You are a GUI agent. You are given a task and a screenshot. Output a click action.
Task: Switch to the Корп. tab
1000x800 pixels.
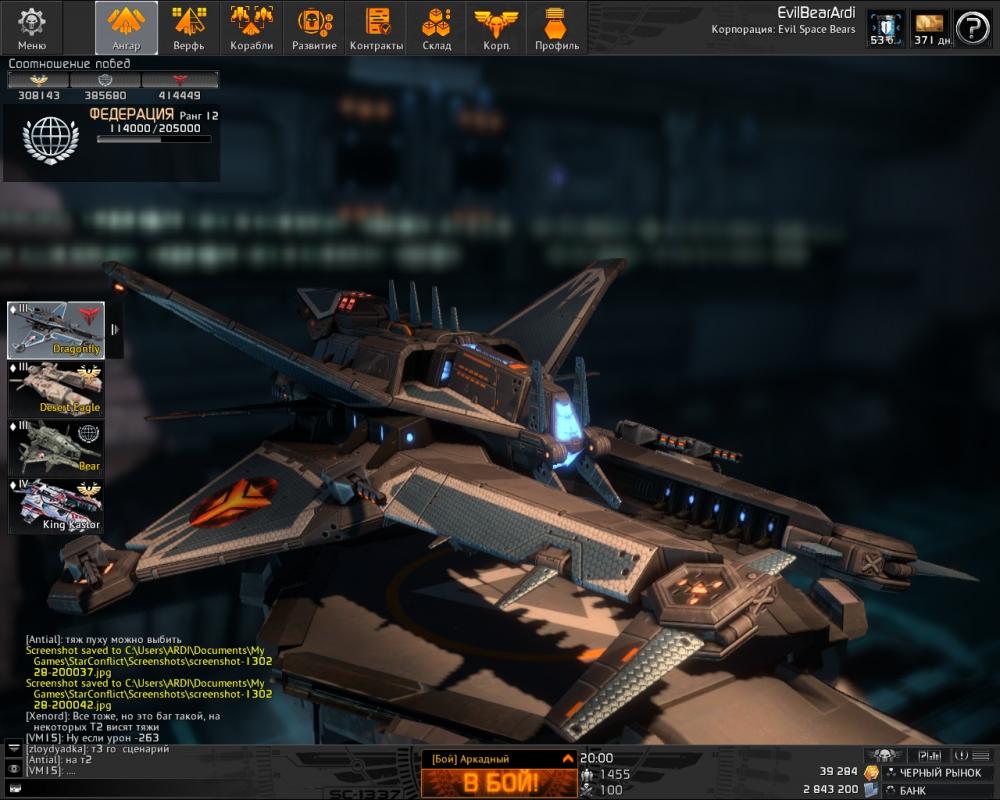pos(495,27)
